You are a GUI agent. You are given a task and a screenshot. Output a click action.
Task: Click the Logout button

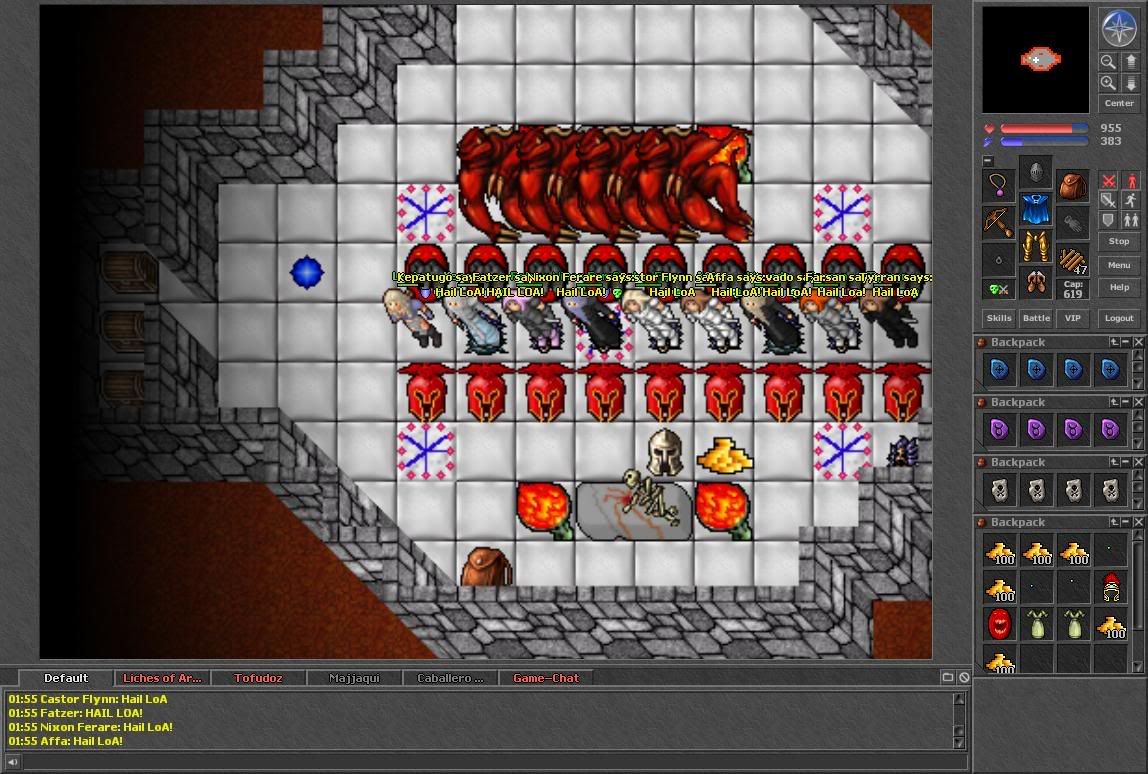click(x=1119, y=318)
